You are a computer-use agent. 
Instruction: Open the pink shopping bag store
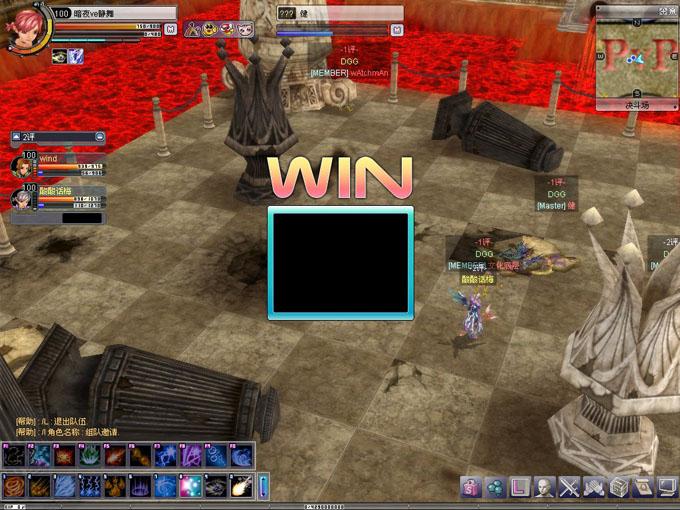[471, 487]
